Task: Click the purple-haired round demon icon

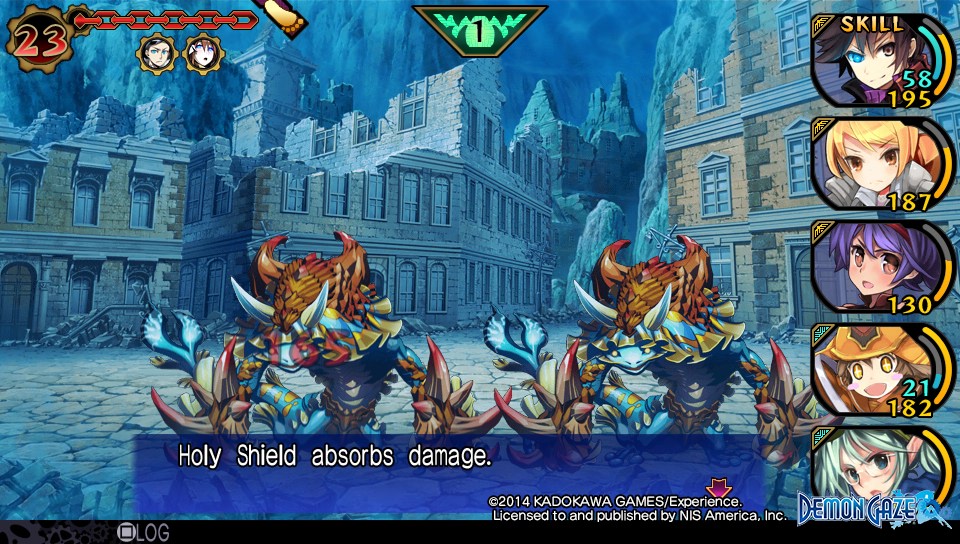Action: tap(200, 52)
